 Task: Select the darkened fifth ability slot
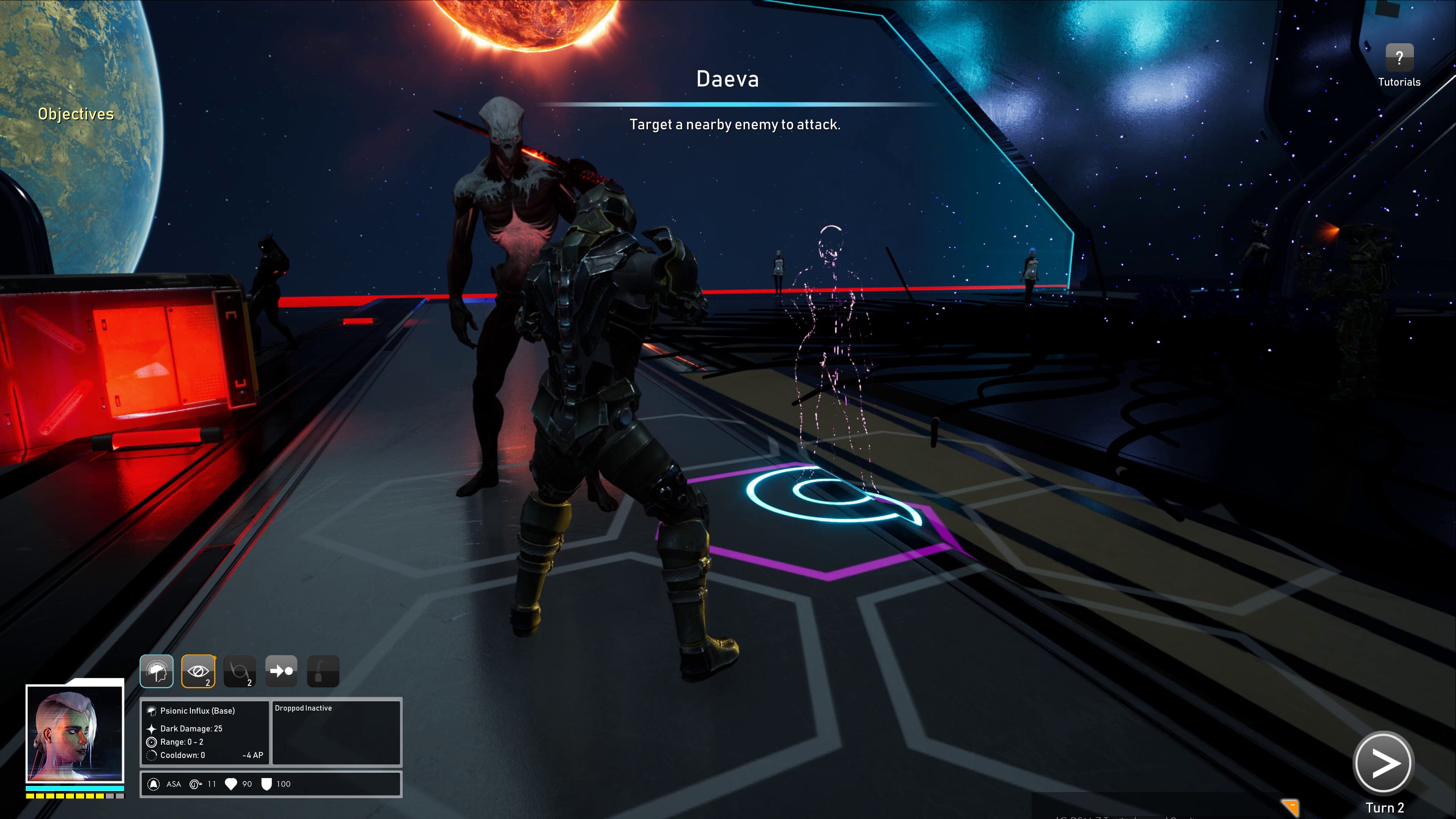click(x=323, y=672)
